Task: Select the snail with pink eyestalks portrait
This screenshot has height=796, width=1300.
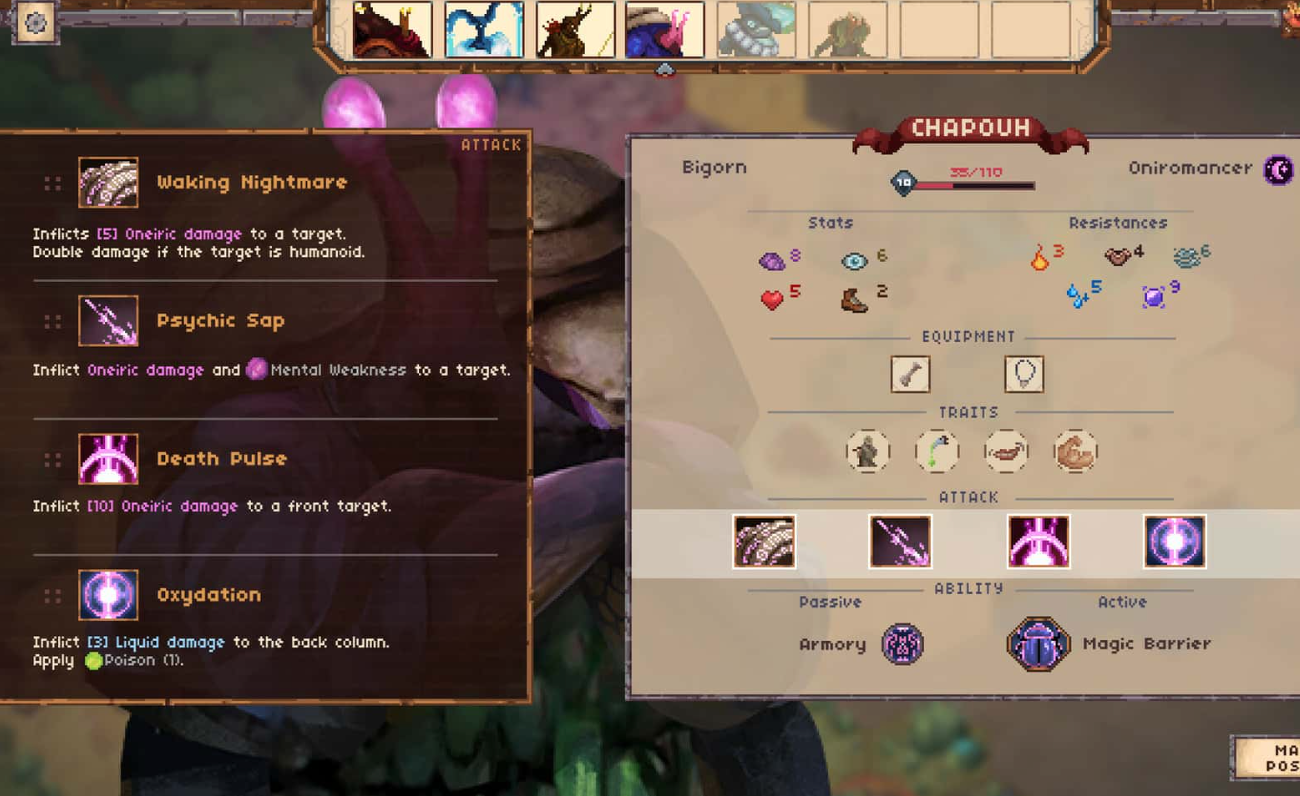Action: click(x=665, y=30)
